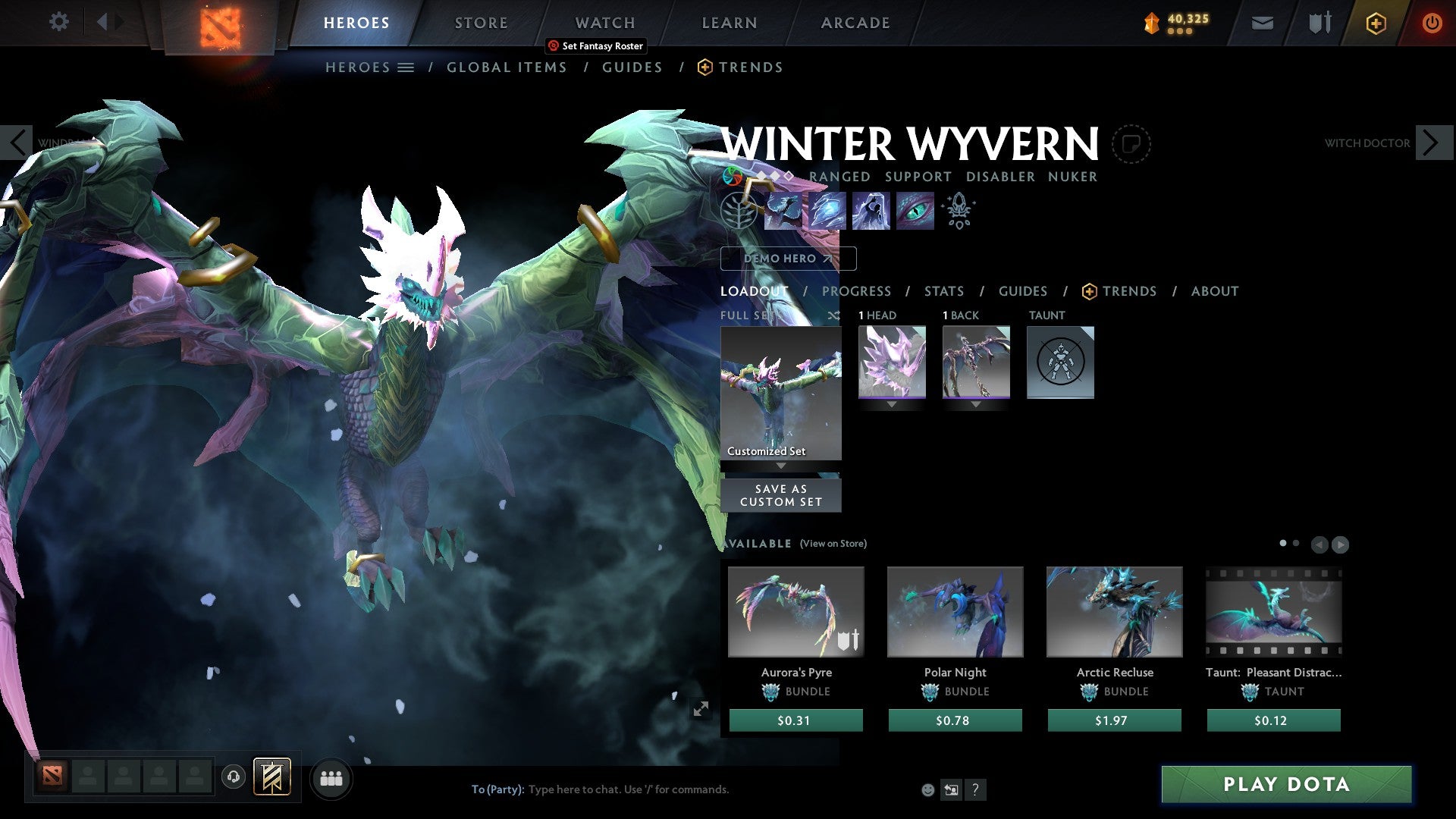Open Dota Plus hexagon icon
1456x819 pixels.
pos(1375,23)
